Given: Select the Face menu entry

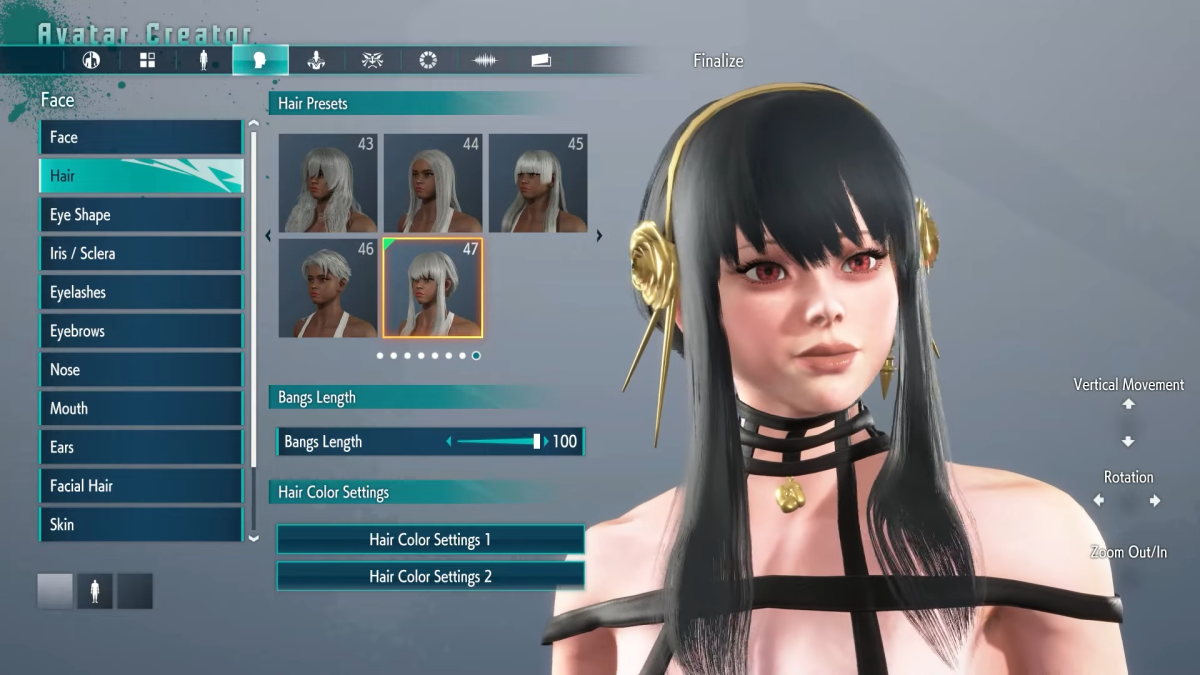Looking at the screenshot, I should tap(140, 137).
